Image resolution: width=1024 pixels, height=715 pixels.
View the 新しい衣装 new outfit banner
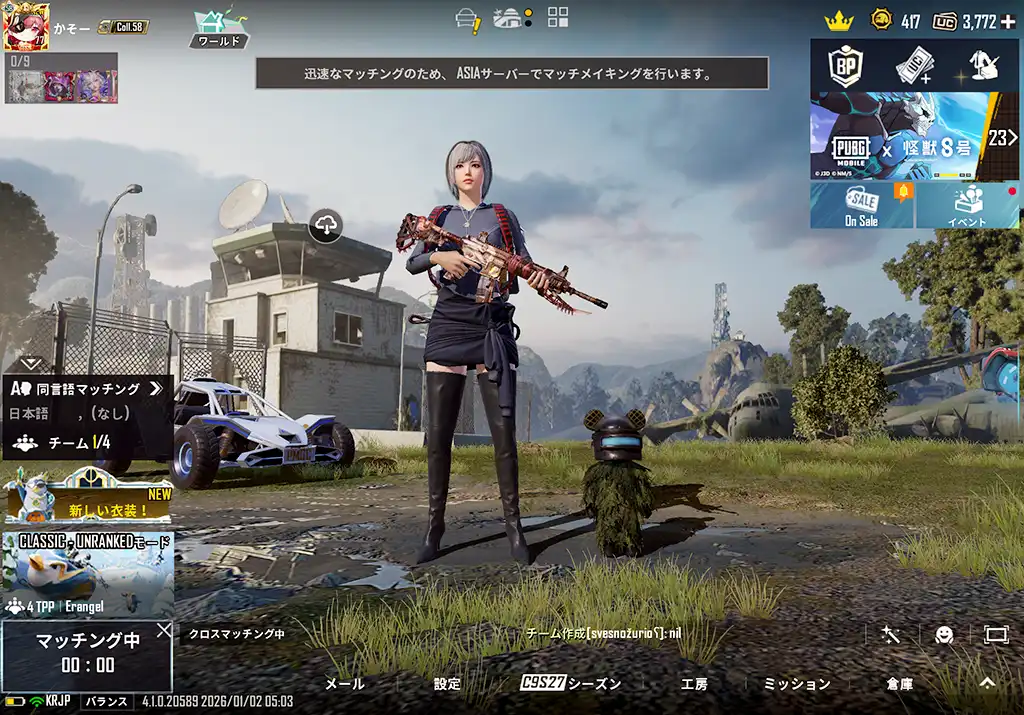point(88,499)
